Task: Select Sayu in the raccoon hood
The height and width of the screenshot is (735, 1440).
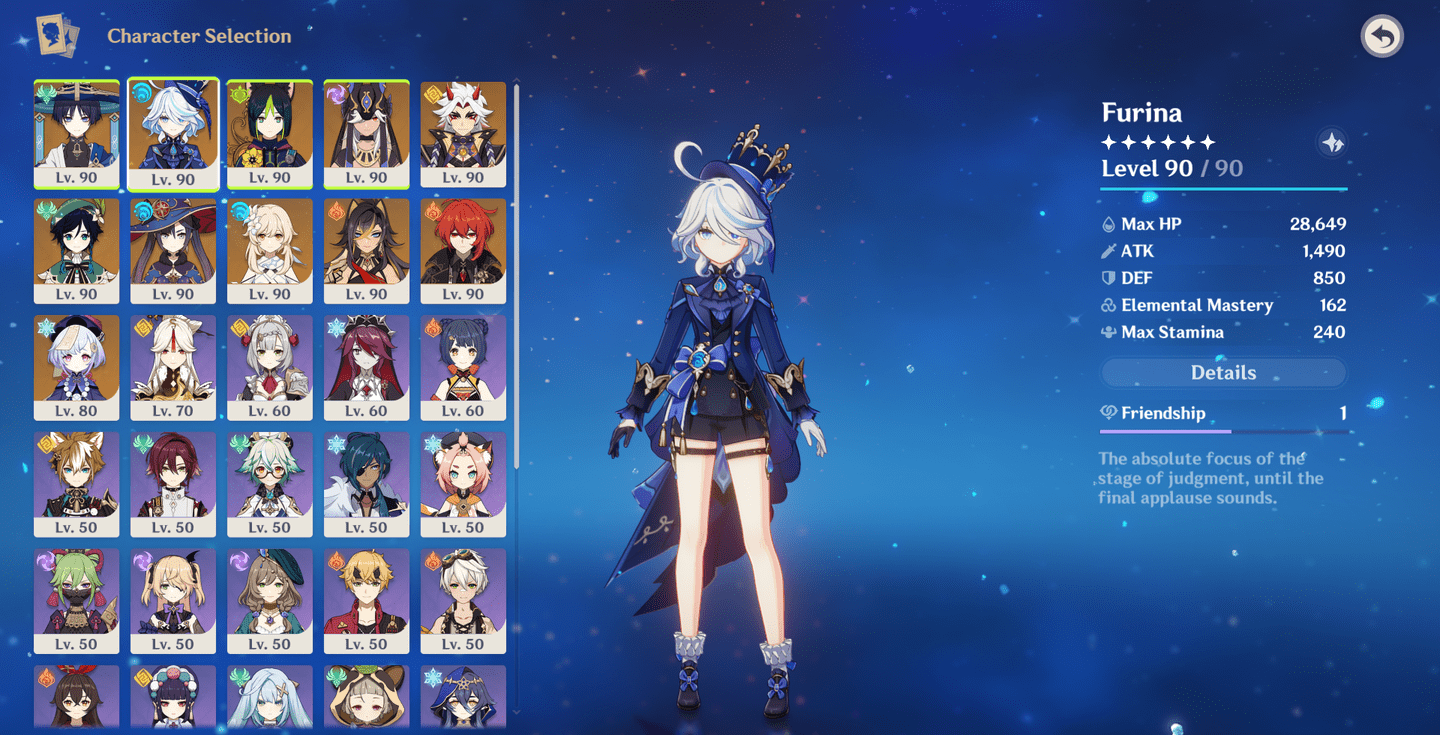Action: pos(365,695)
